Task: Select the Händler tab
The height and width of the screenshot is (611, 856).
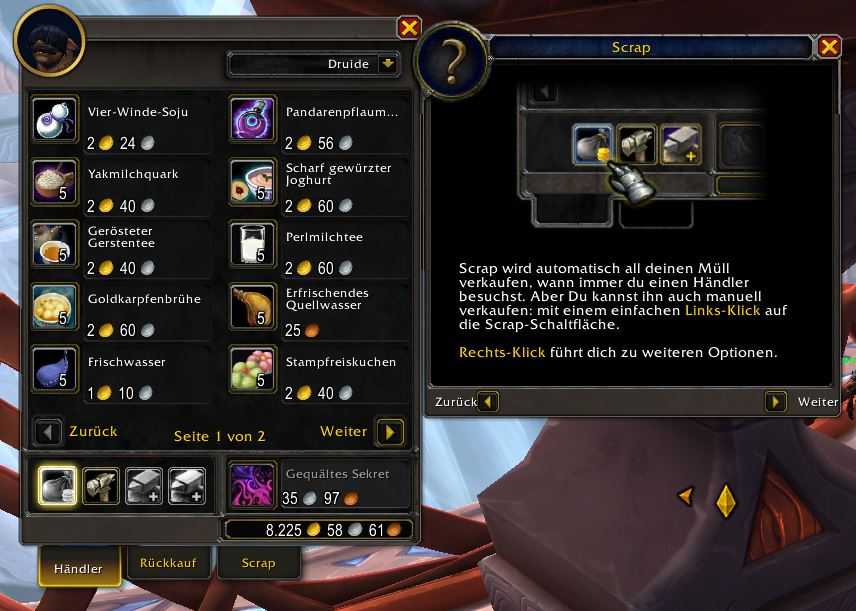Action: click(x=78, y=567)
